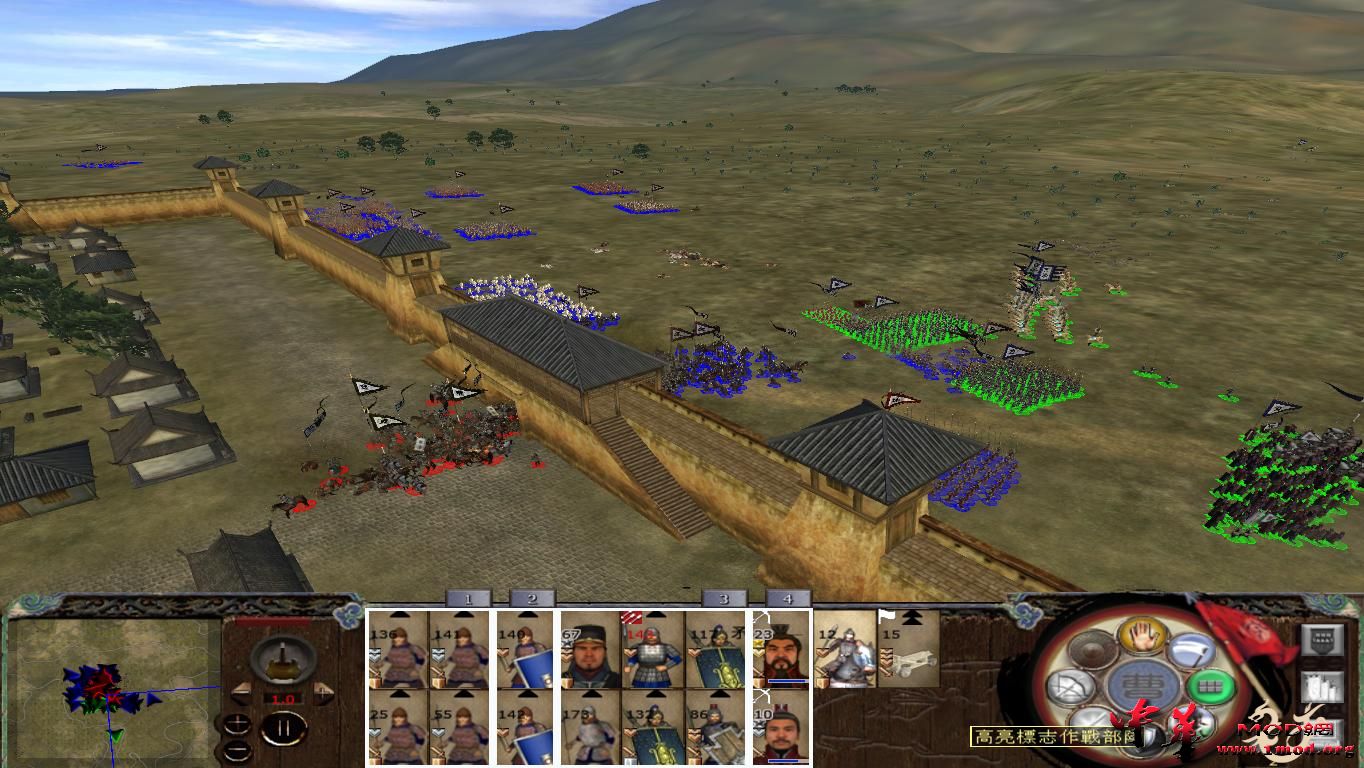Expand the double chevron above the ballista card

pos(910,615)
